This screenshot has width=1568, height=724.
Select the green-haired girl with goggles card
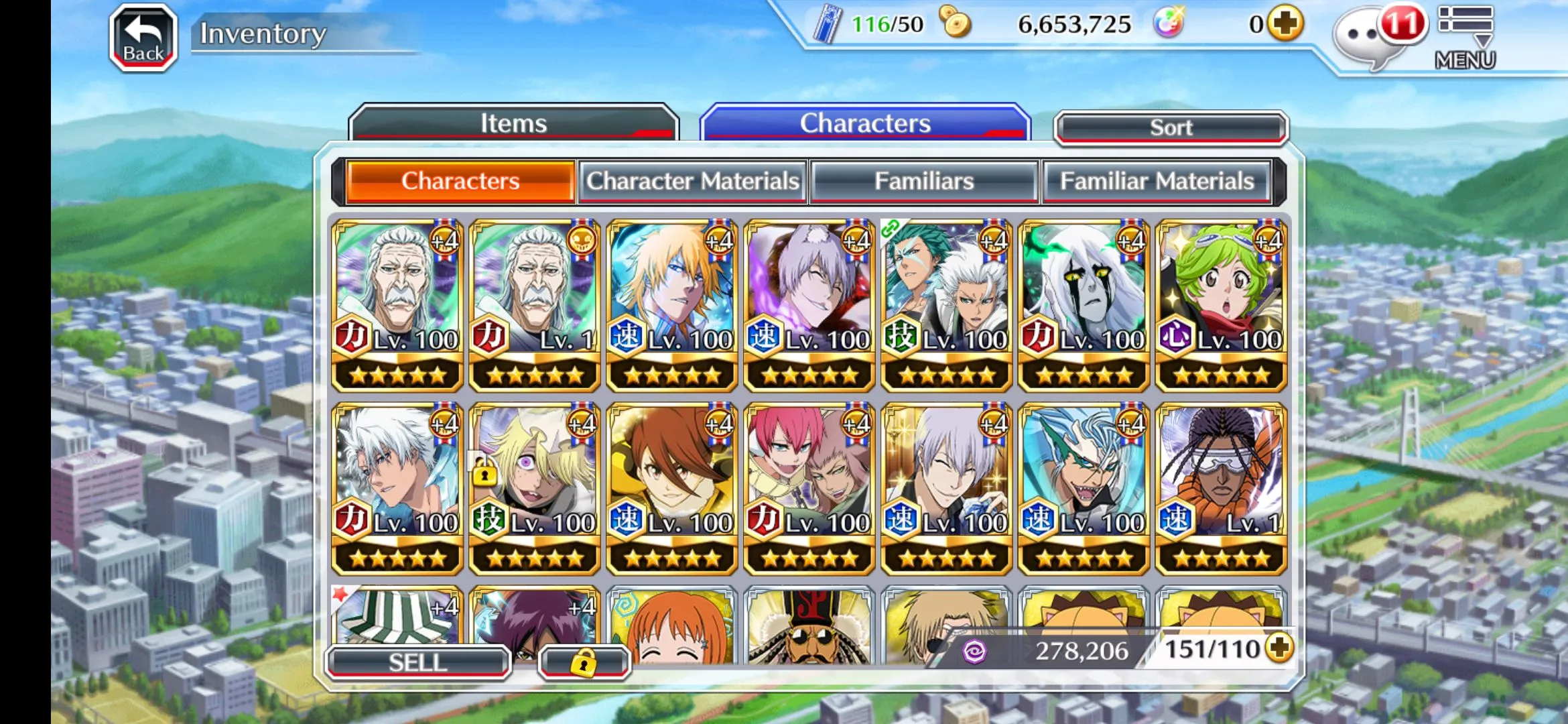(1221, 305)
